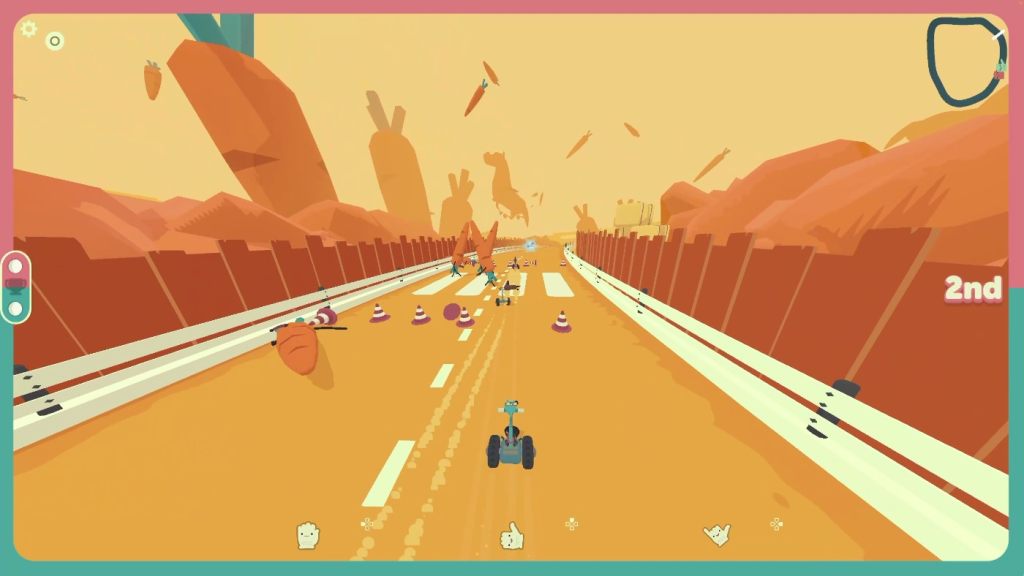Click the round ring button beside the gear
The image size is (1024, 576).
click(x=55, y=41)
